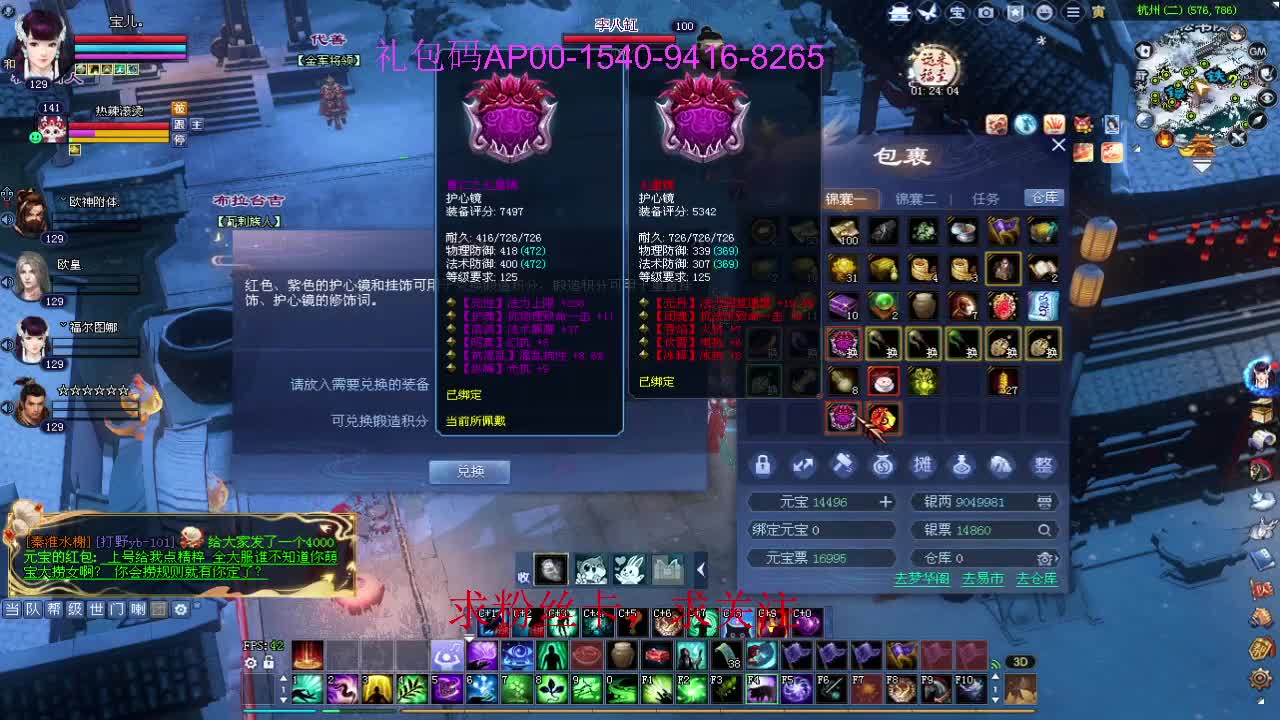This screenshot has height=720, width=1280.
Task: Click the 整 sort icon to organize bag
Action: [x=1045, y=465]
